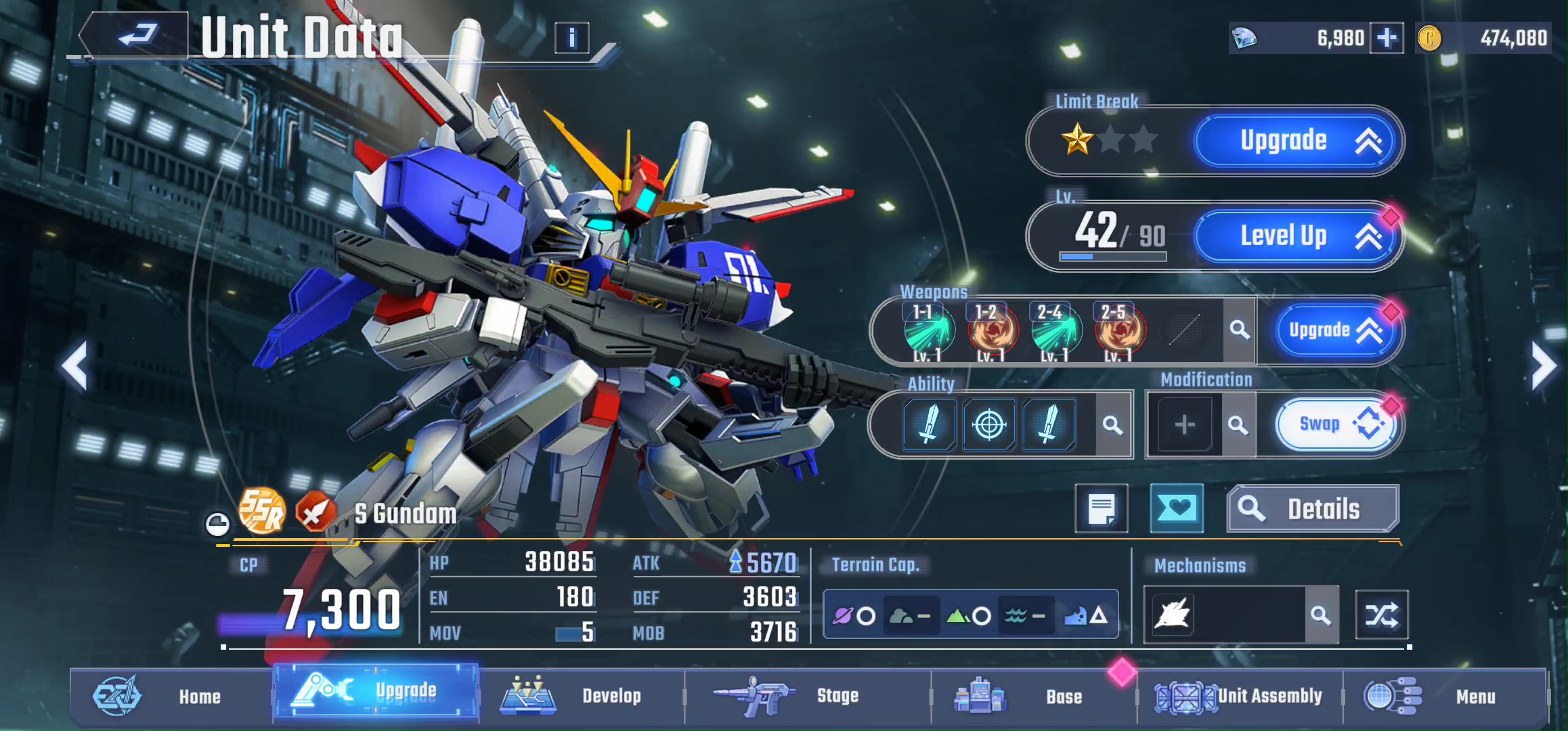Toggle the heart favorite button
The height and width of the screenshot is (731, 1568).
tap(1177, 508)
